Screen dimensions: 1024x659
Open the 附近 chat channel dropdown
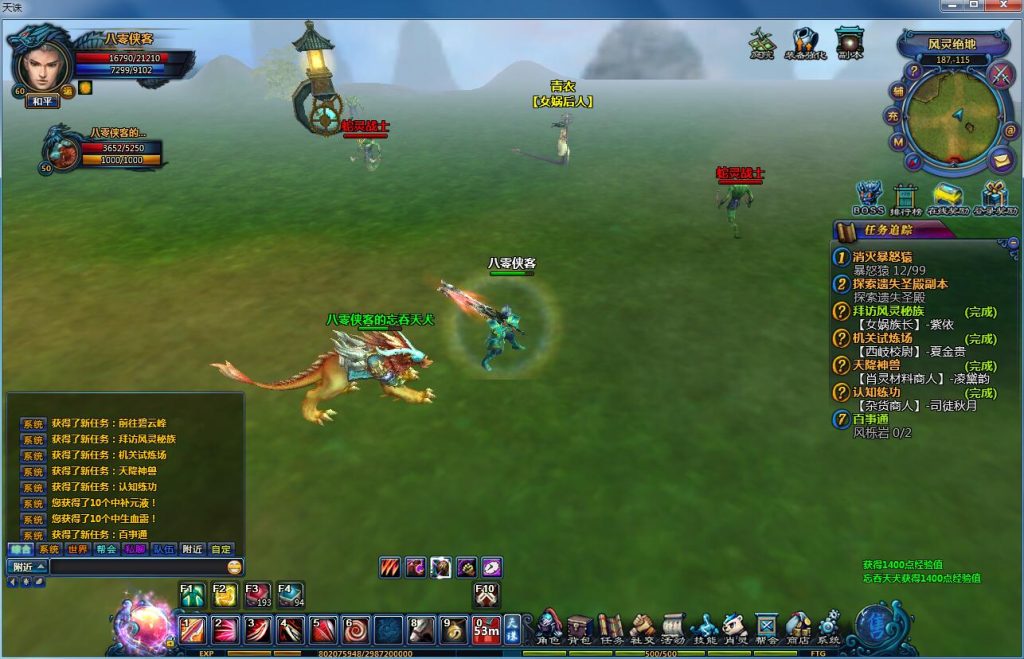[28, 567]
